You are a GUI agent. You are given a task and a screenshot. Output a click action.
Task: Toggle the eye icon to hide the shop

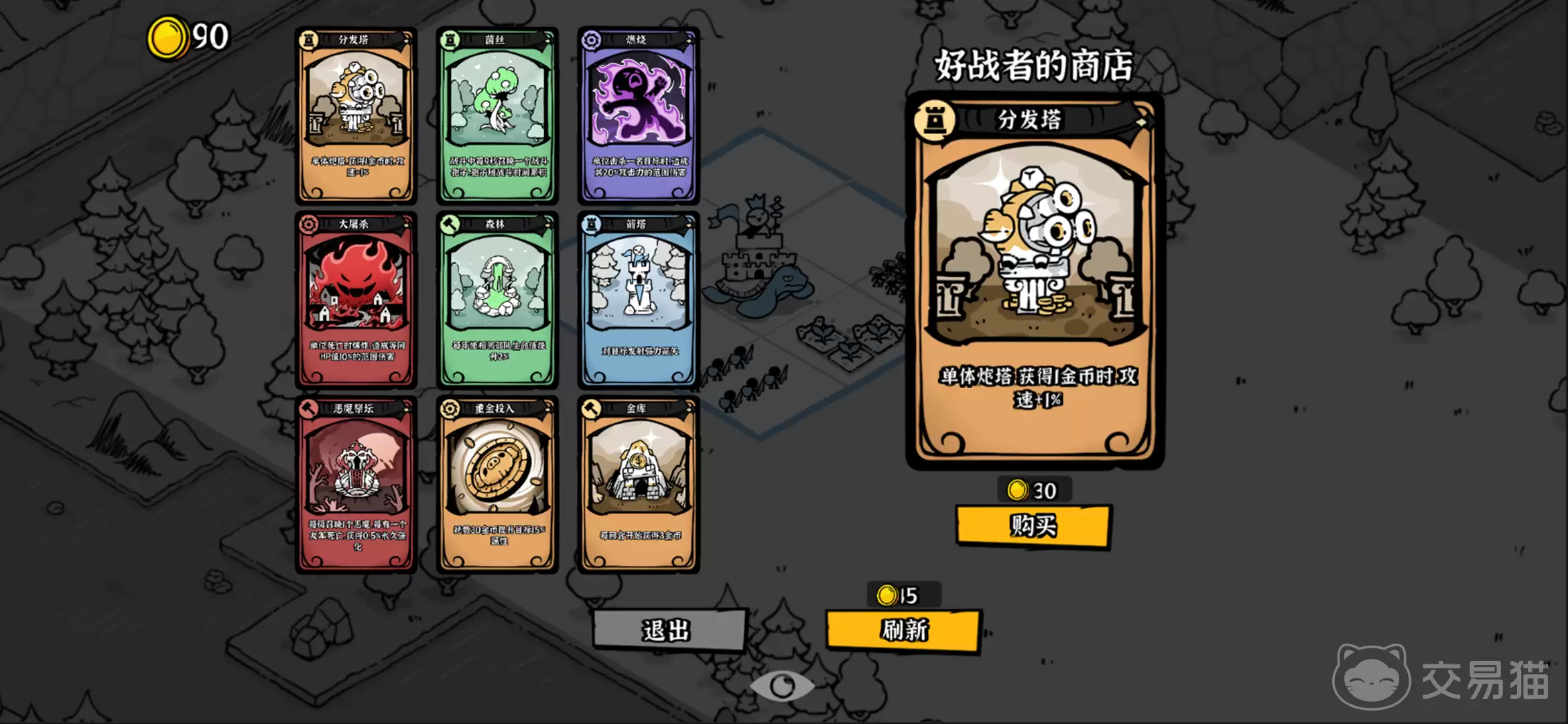coord(782,685)
